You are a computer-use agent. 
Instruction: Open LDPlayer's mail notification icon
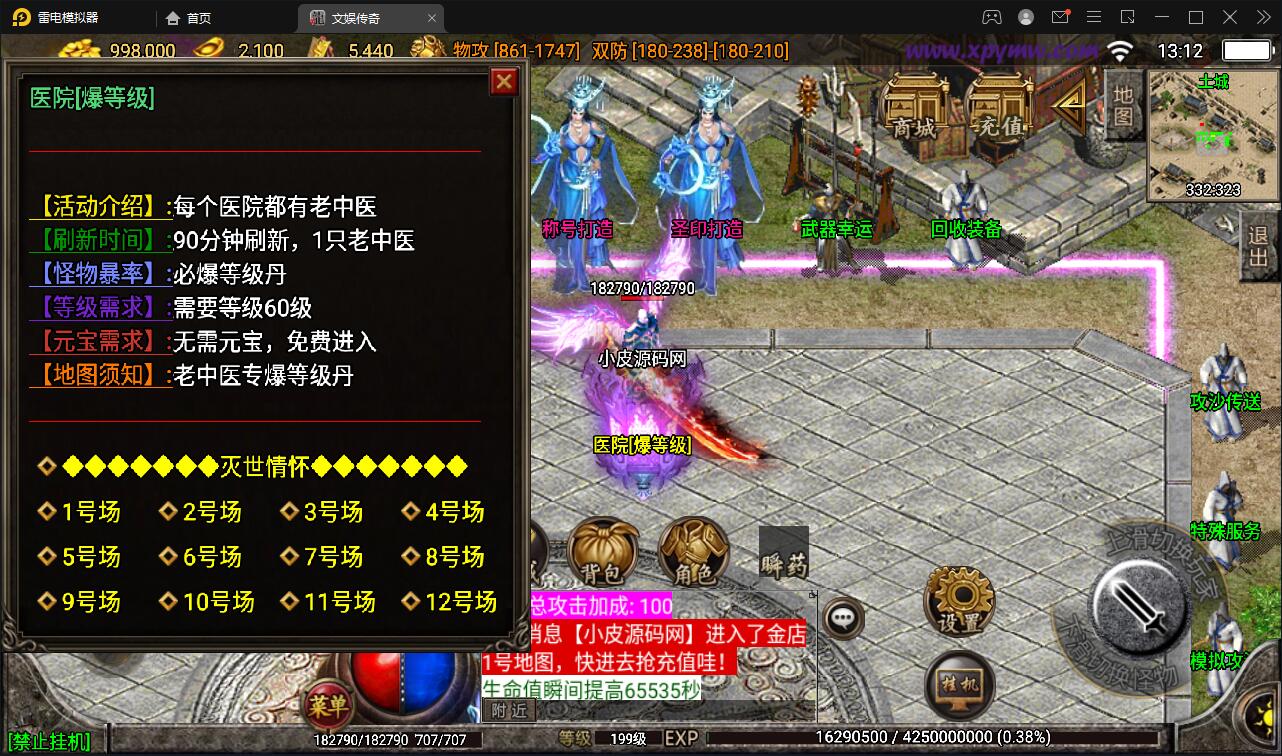pos(1061,17)
